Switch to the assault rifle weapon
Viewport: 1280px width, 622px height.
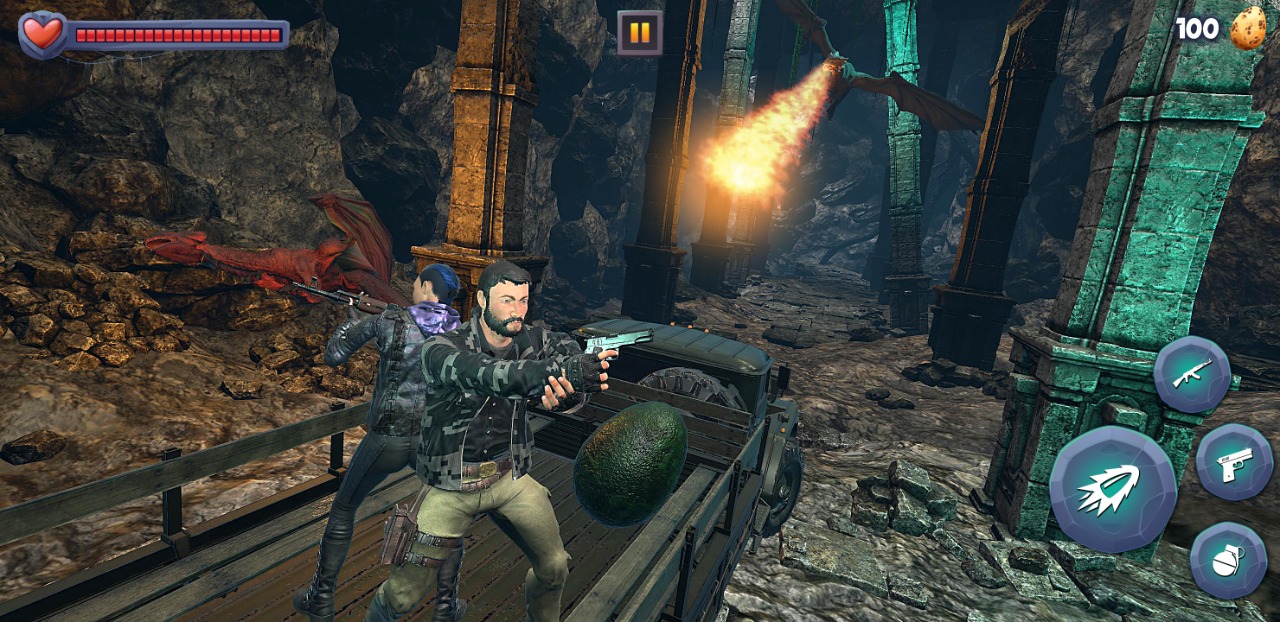[1192, 374]
